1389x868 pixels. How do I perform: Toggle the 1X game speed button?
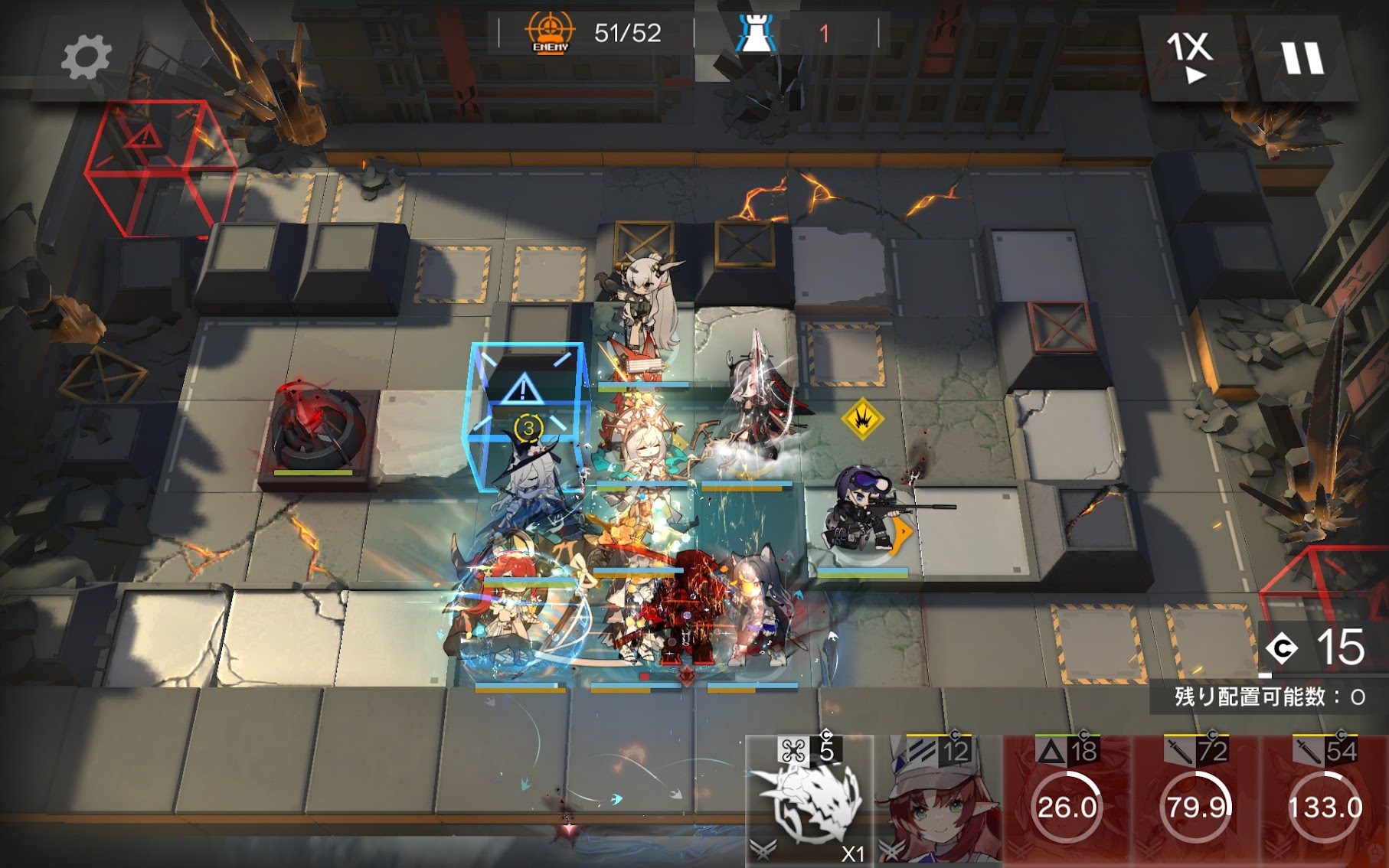1190,57
